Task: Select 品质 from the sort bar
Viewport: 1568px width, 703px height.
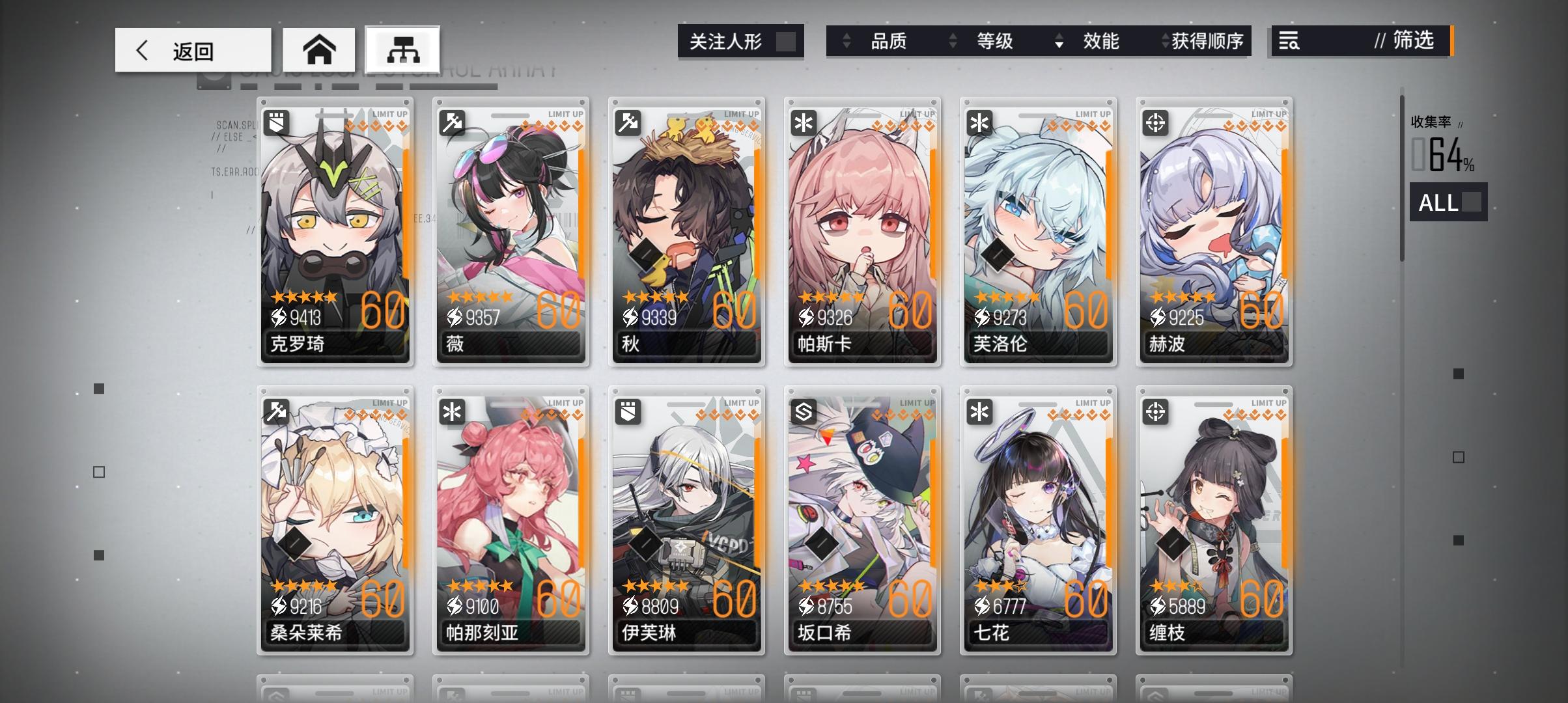Action: 888,41
